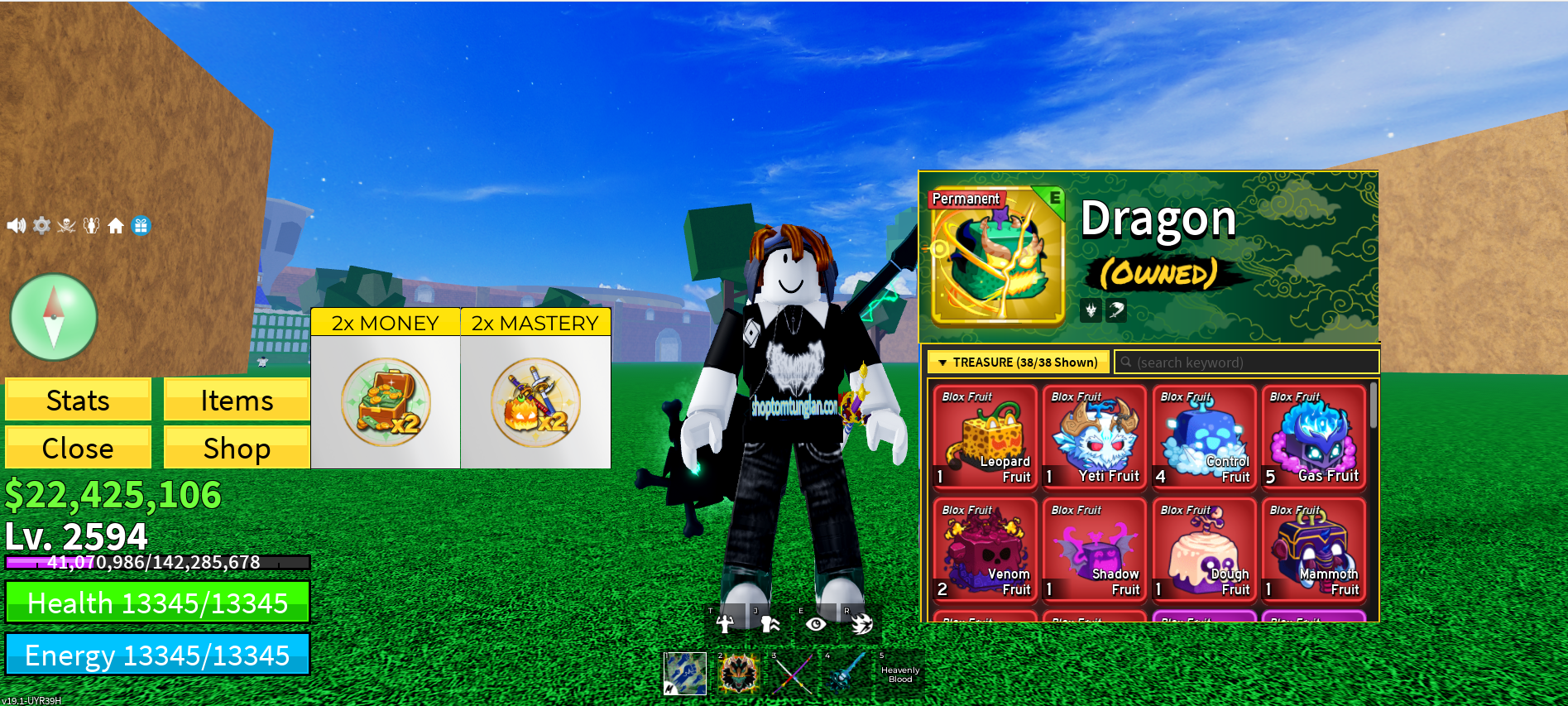
Task: Open the green navigation compass
Action: pyautogui.click(x=52, y=315)
